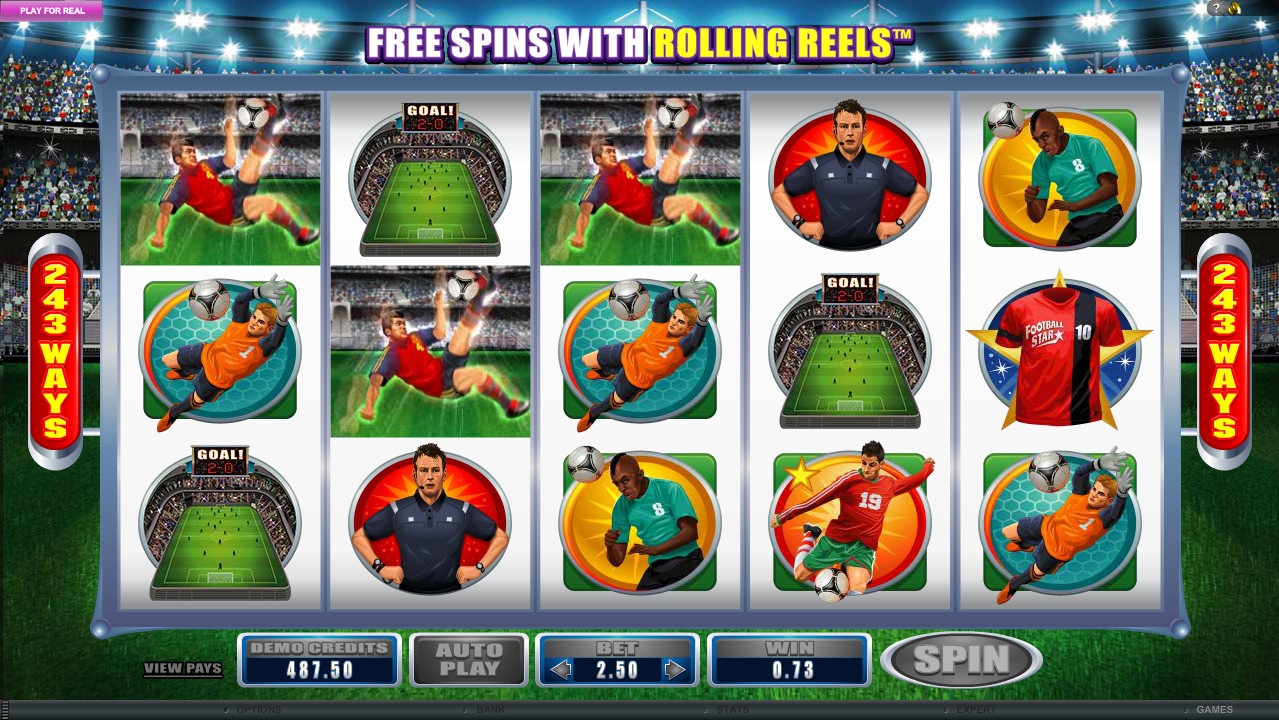Click the Play For Real button

coord(51,11)
